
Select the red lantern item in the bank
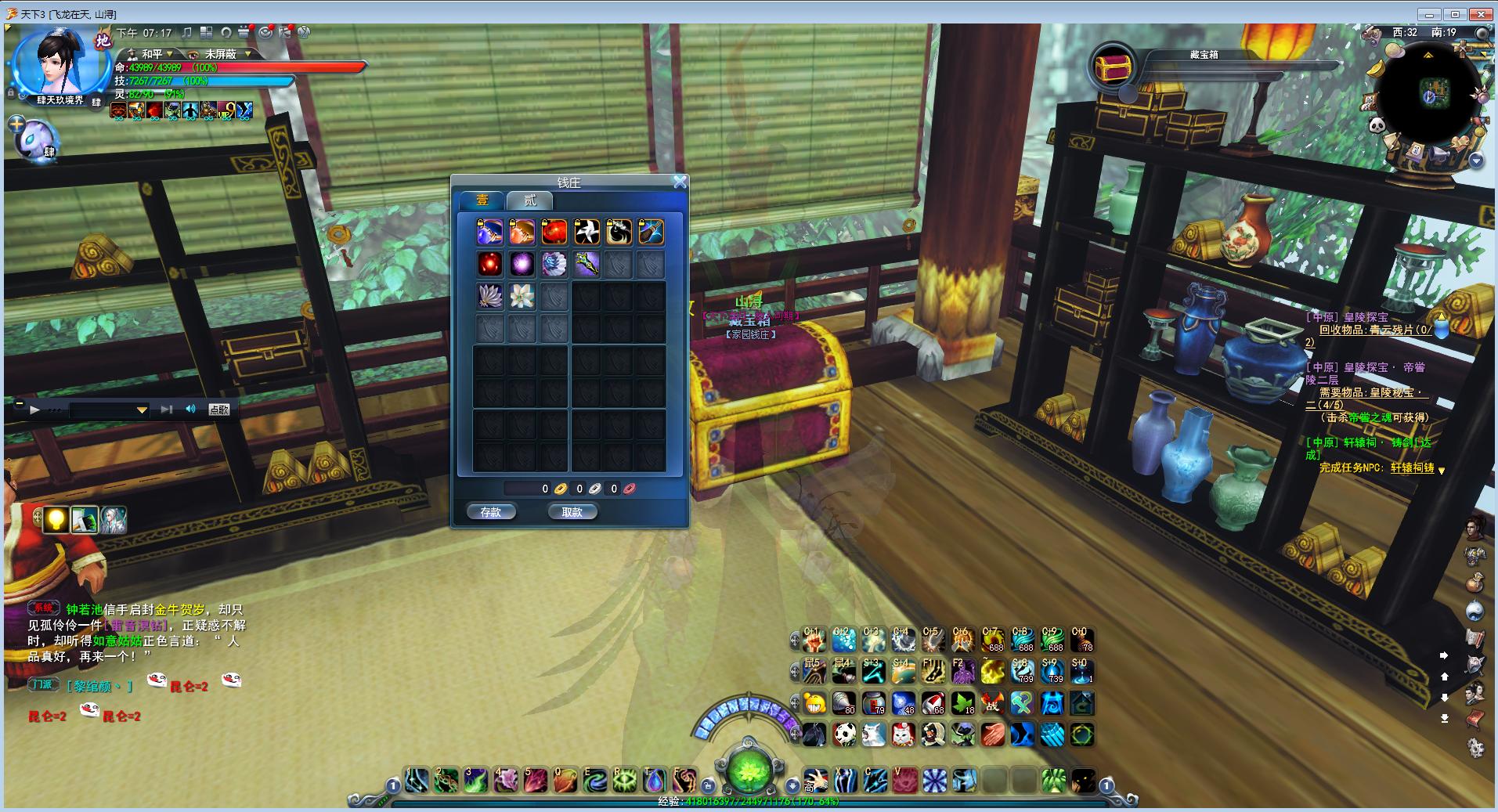[x=554, y=232]
